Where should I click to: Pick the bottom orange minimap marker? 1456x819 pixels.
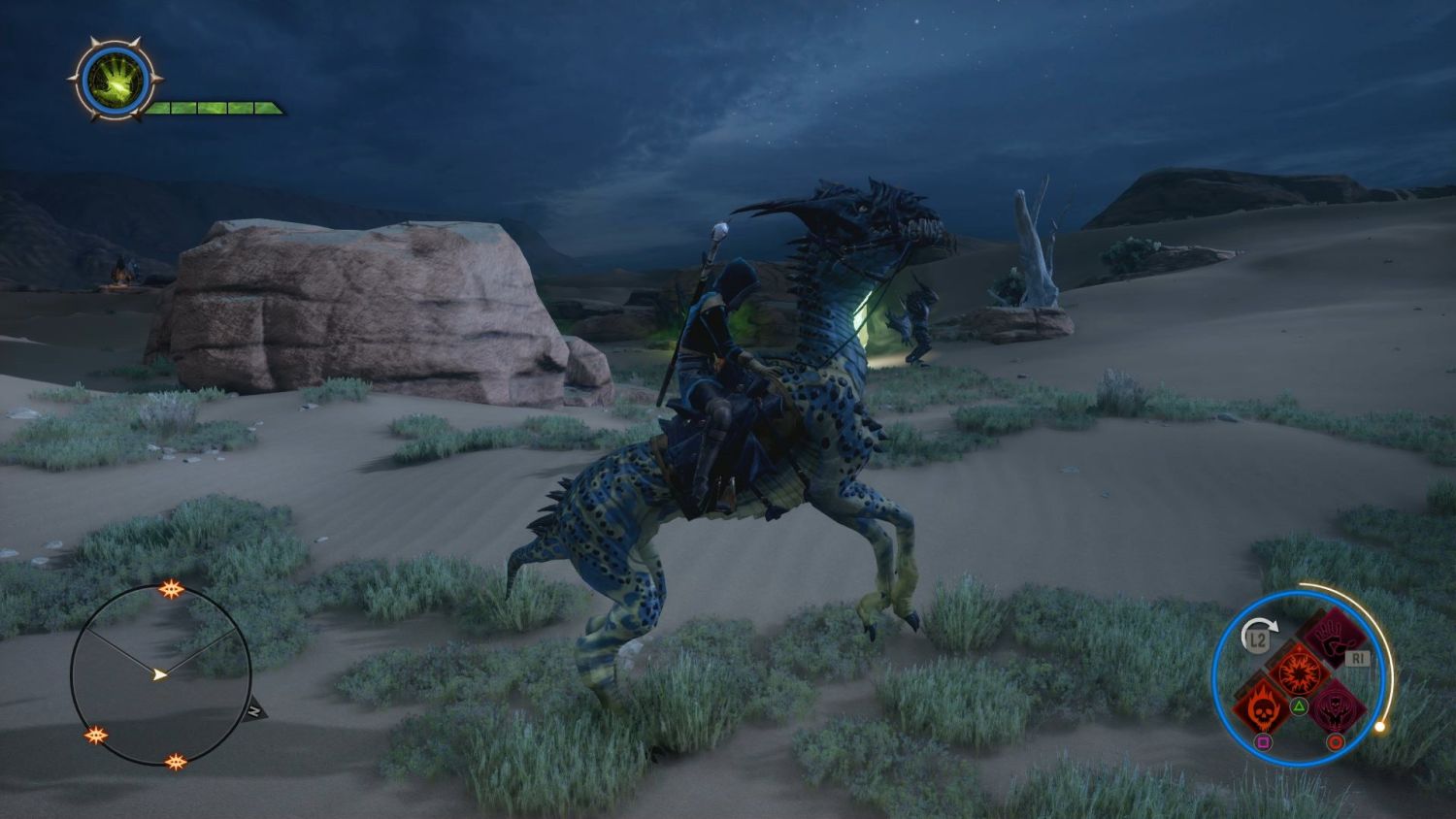176,762
